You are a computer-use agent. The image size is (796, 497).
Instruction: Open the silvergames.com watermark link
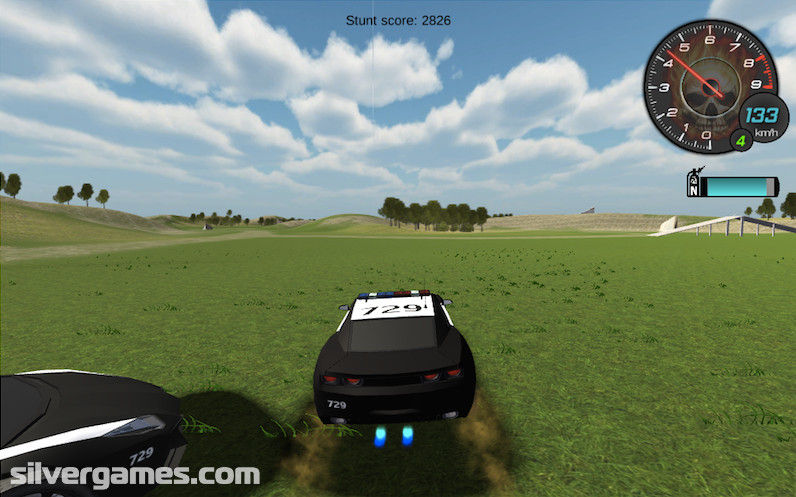tap(130, 474)
